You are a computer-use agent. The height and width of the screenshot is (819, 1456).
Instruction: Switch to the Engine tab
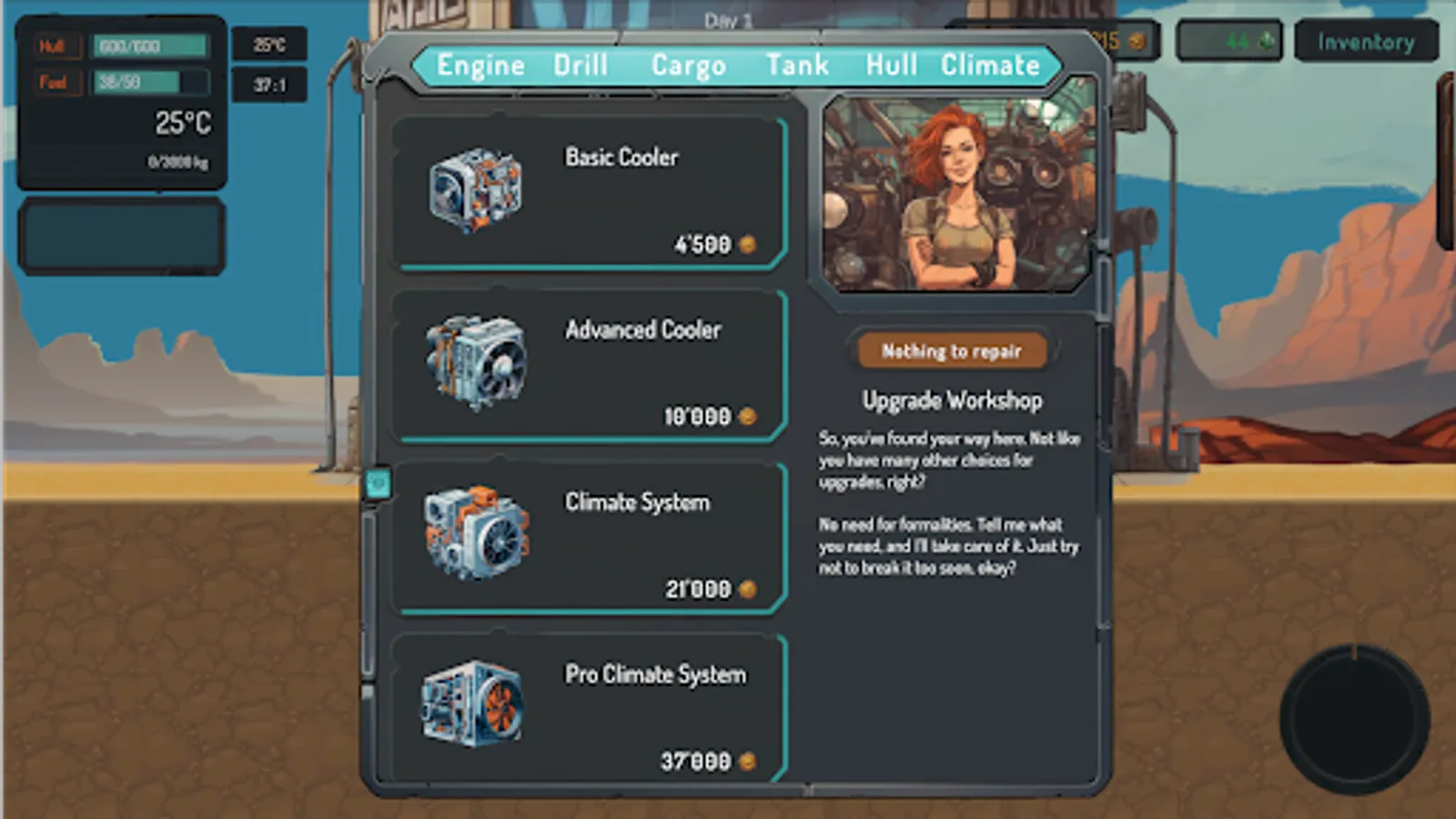point(480,64)
